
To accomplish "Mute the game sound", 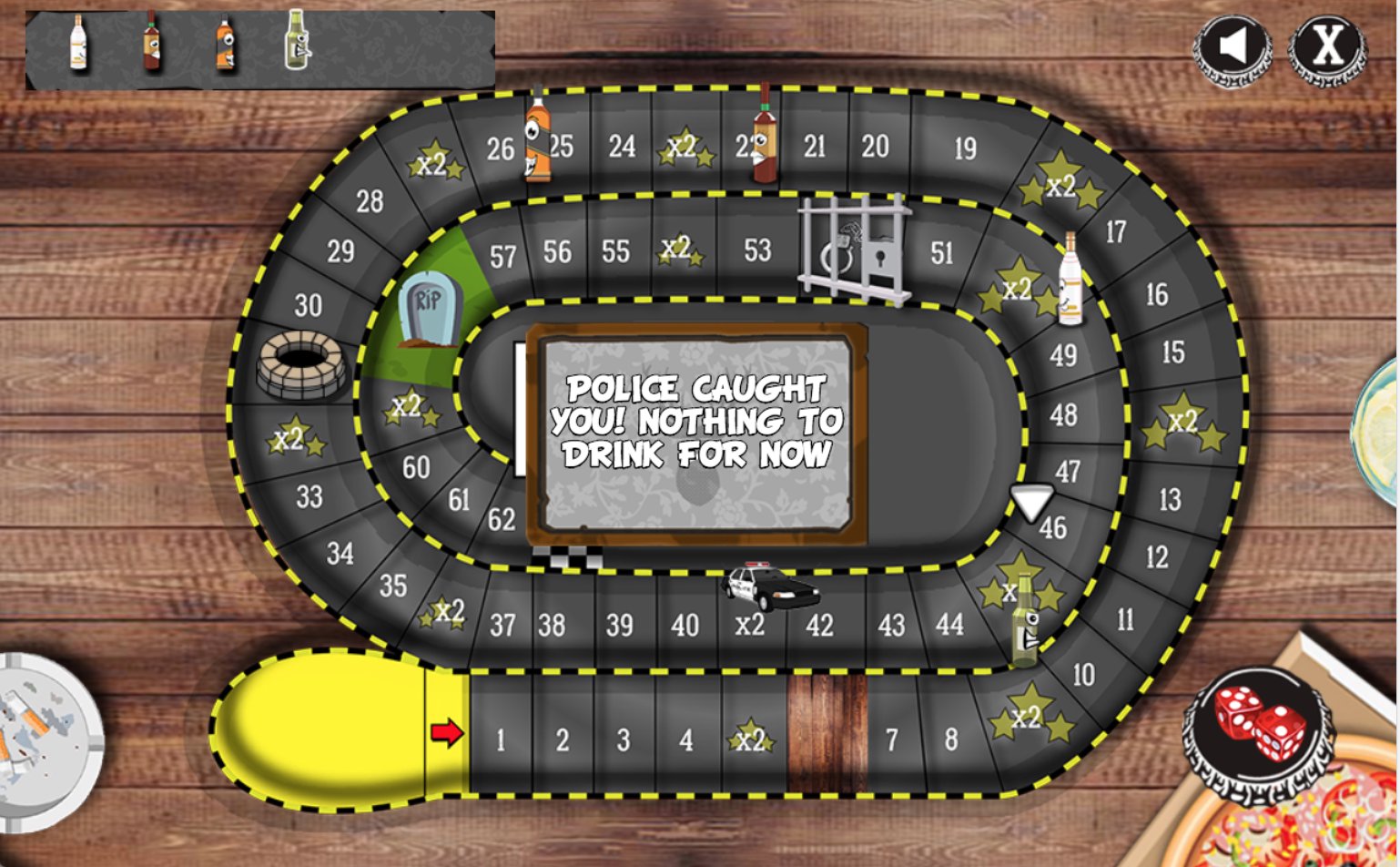I will click(1233, 48).
